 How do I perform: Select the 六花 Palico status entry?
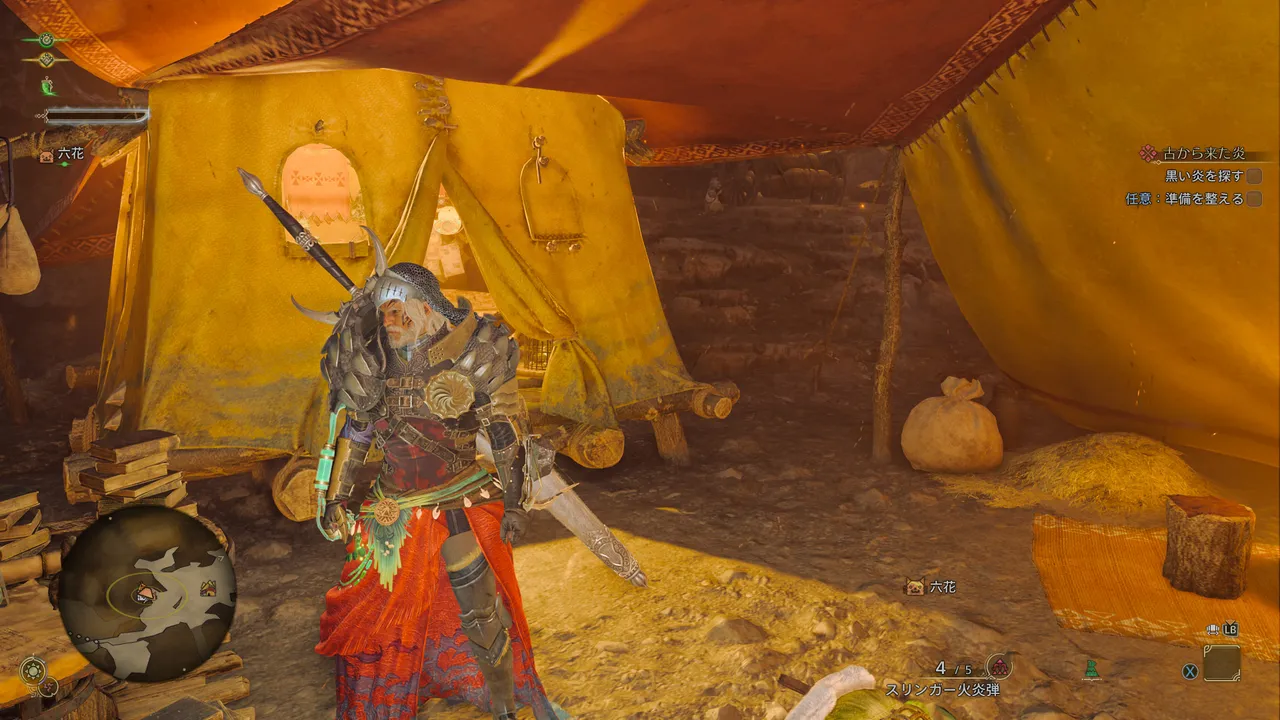click(61, 155)
